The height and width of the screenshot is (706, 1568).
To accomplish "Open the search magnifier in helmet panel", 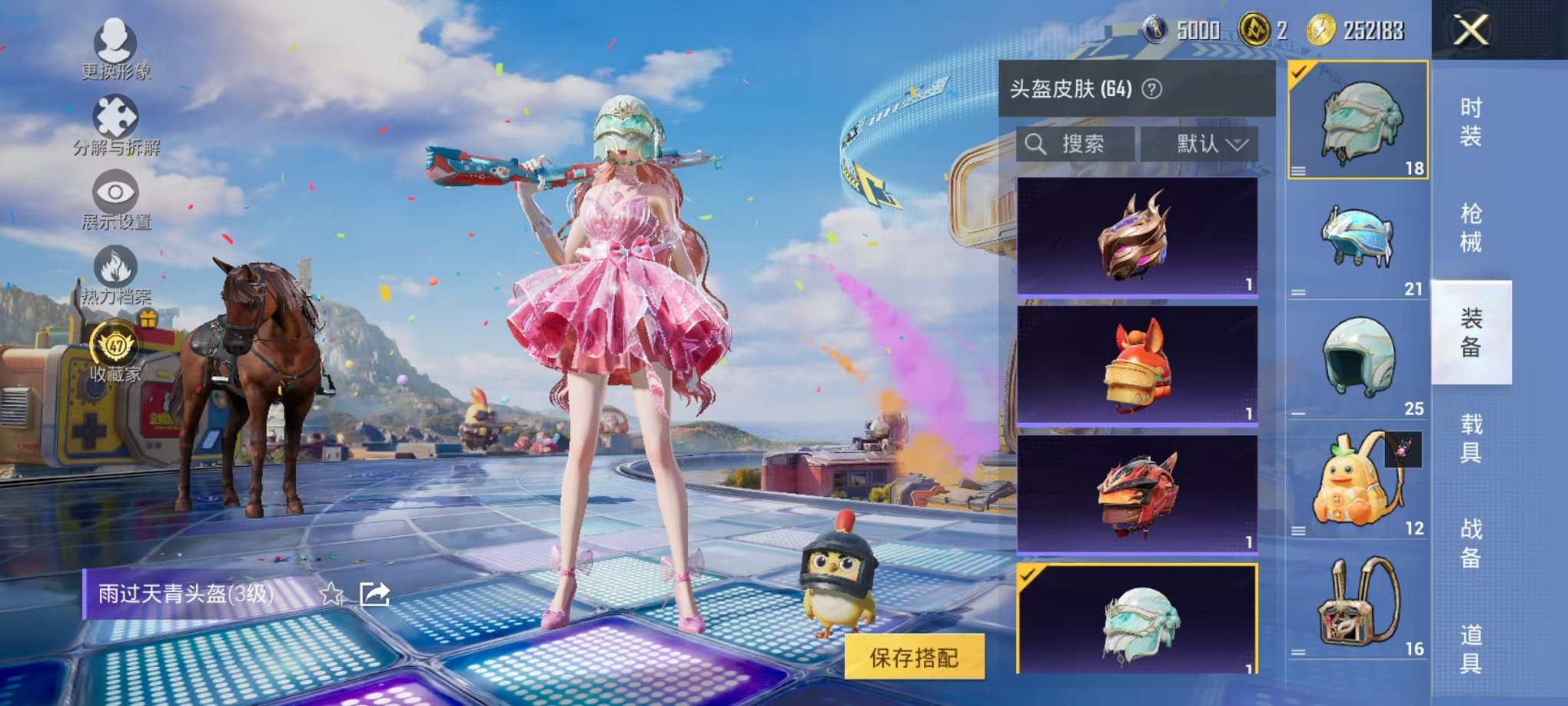I will click(1037, 145).
